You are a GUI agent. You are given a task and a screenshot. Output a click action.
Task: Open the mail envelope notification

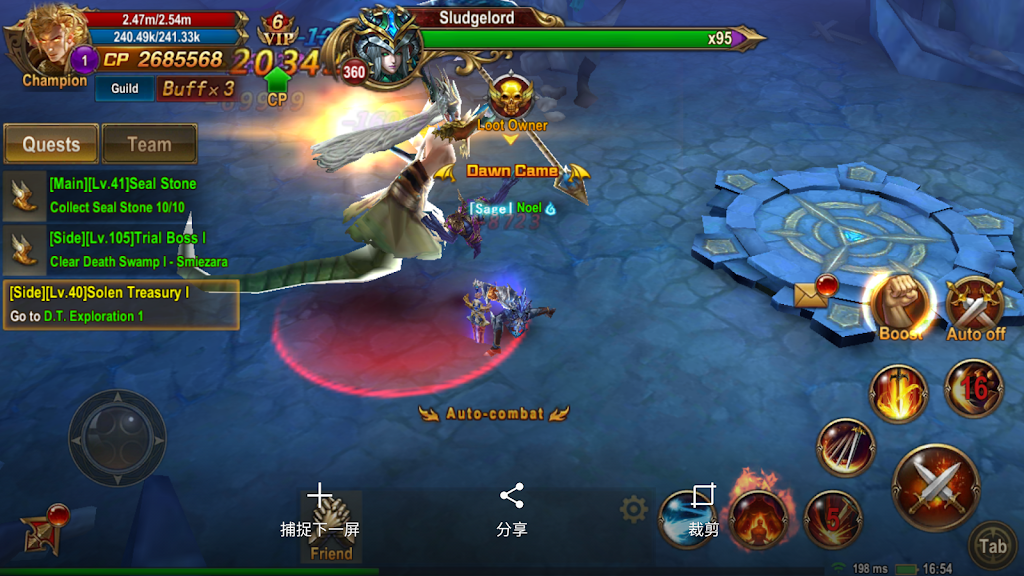tap(811, 293)
